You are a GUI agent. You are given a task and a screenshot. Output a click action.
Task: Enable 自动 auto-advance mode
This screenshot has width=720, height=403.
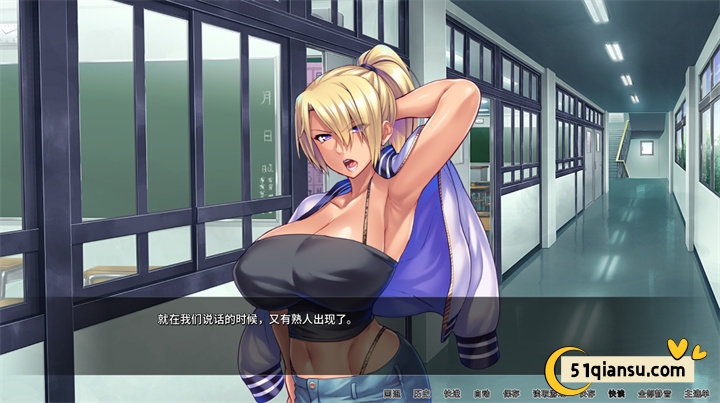[481, 393]
